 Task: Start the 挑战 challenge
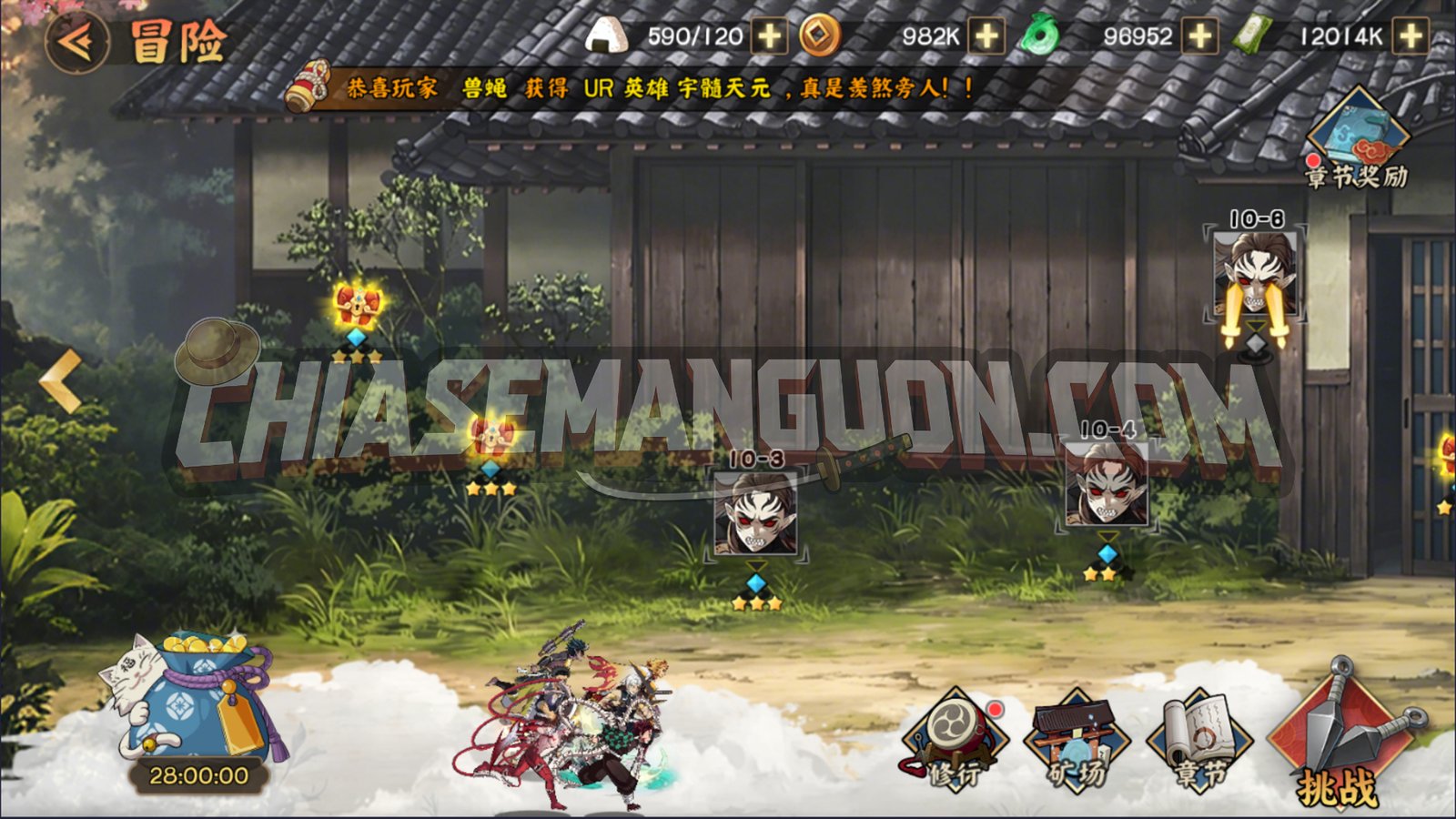[1338, 737]
